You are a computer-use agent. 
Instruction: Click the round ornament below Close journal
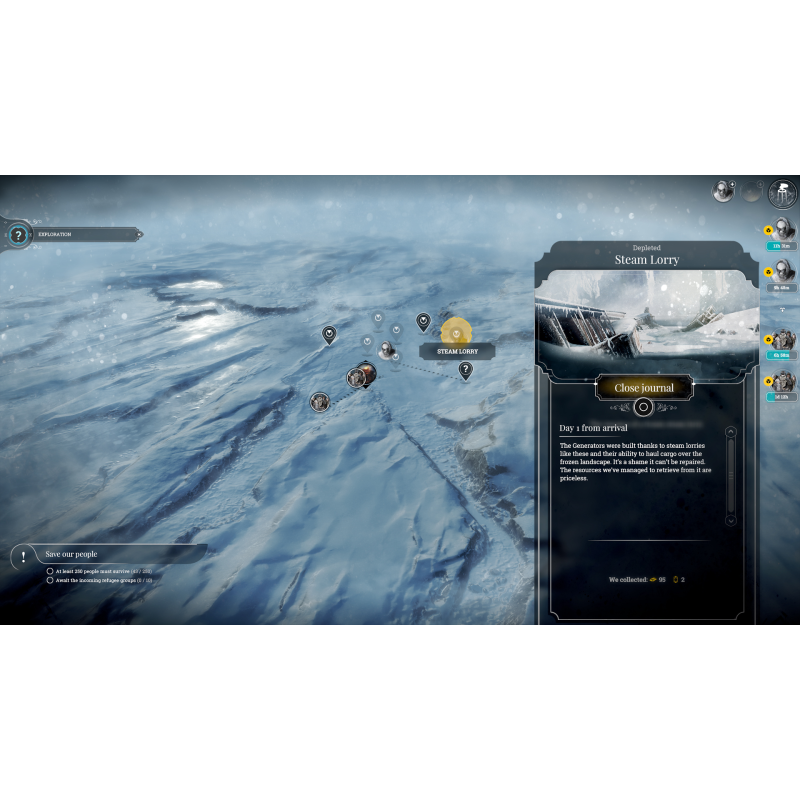[643, 407]
